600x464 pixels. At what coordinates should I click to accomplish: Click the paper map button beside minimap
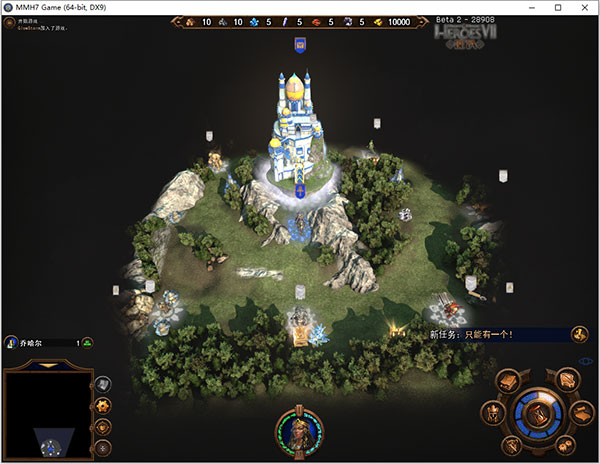pyautogui.click(x=104, y=383)
